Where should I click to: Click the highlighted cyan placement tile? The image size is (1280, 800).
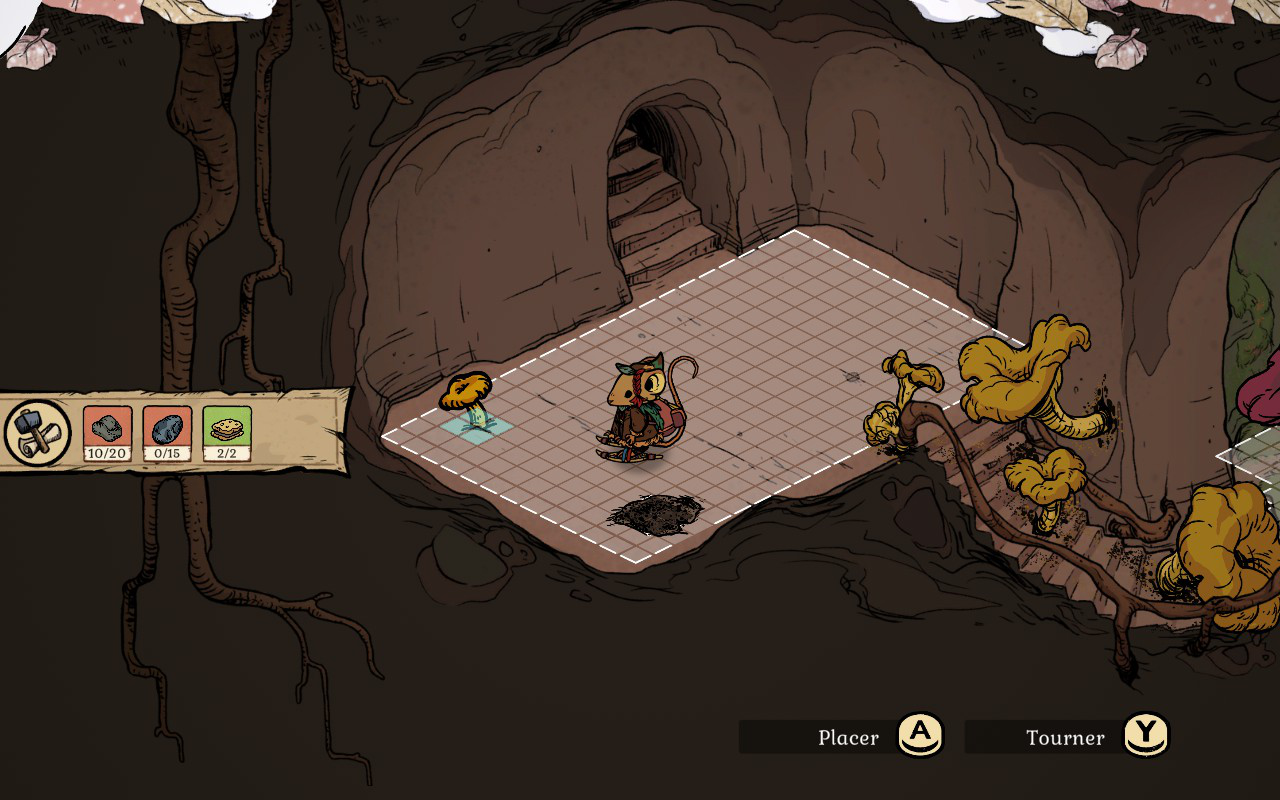[477, 427]
